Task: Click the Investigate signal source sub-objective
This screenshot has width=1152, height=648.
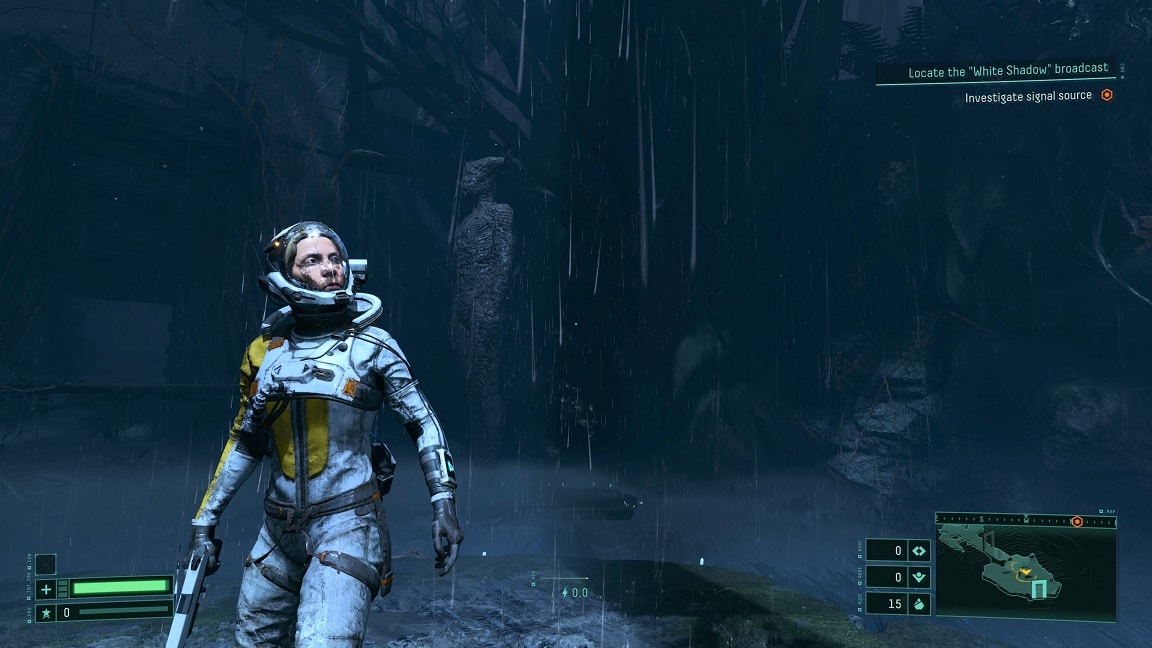Action: pos(1028,97)
